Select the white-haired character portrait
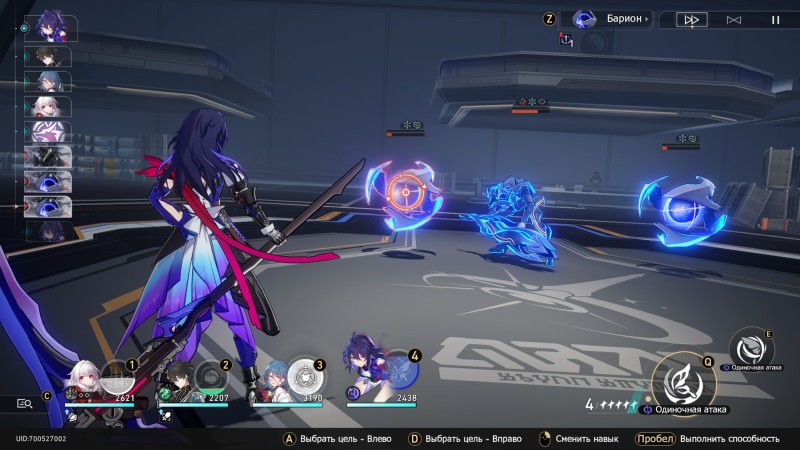This screenshot has width=800, height=450. coord(82,378)
